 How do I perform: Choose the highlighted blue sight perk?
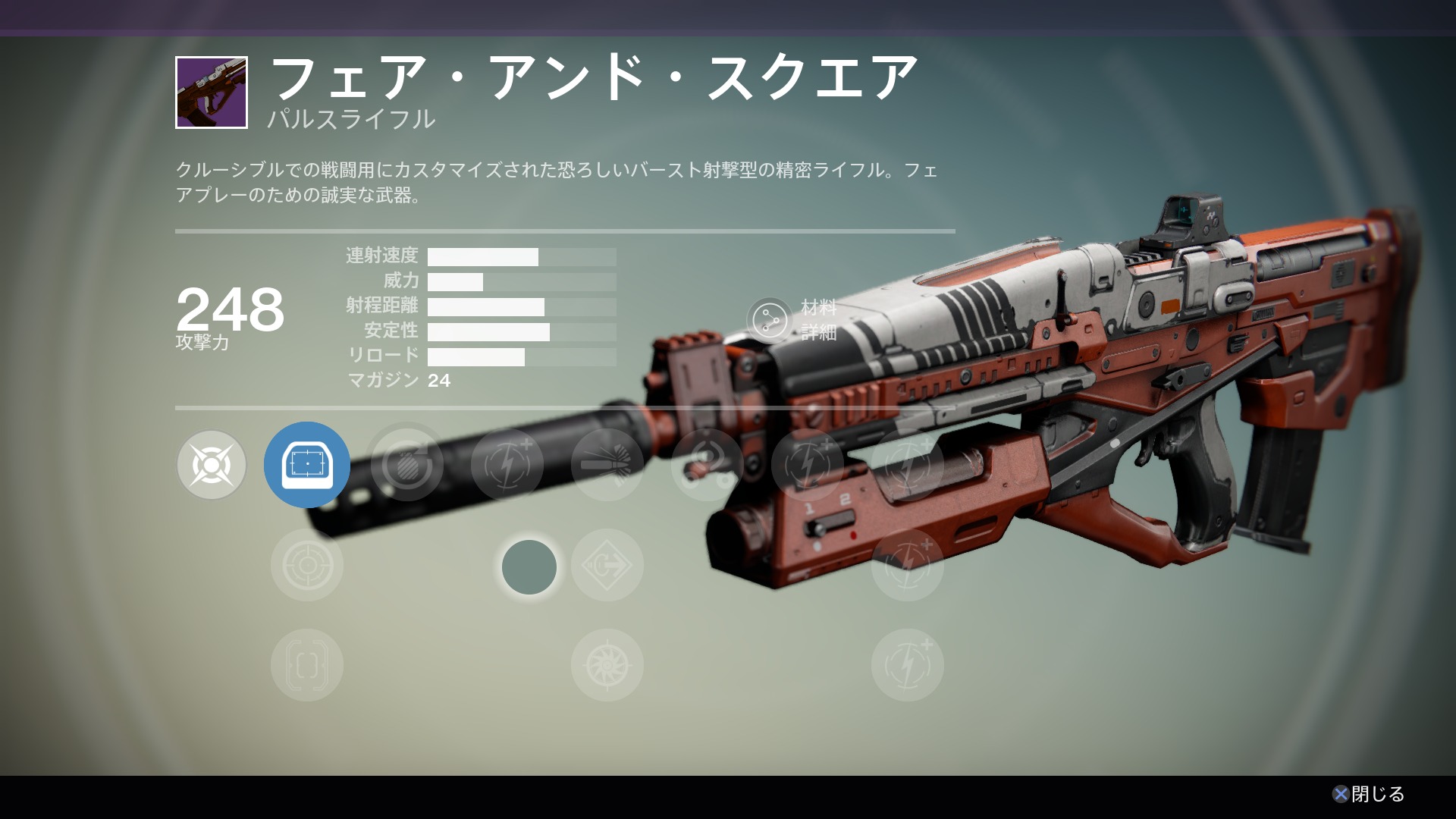(x=307, y=465)
